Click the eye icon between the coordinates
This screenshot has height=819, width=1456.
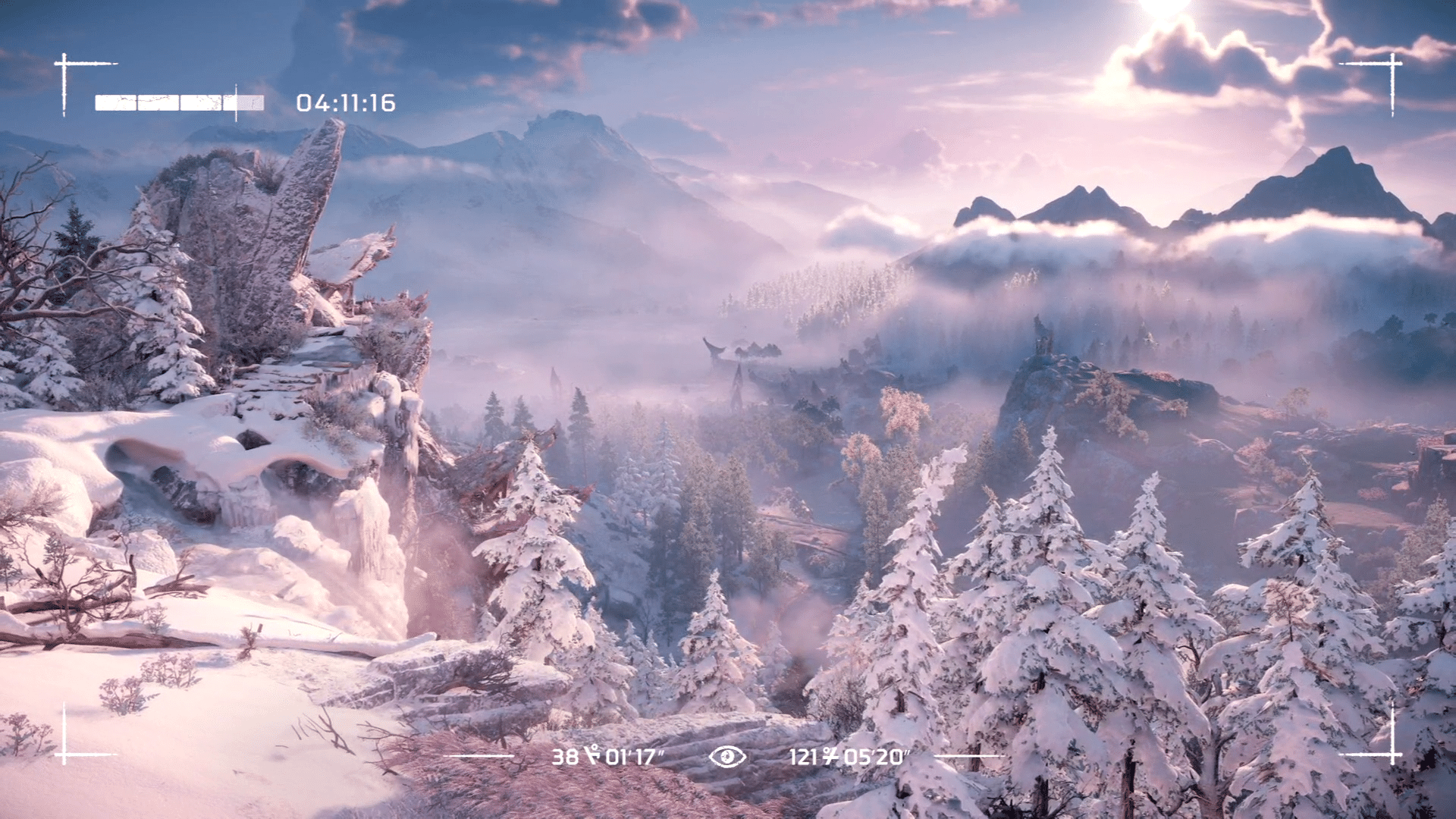(727, 756)
